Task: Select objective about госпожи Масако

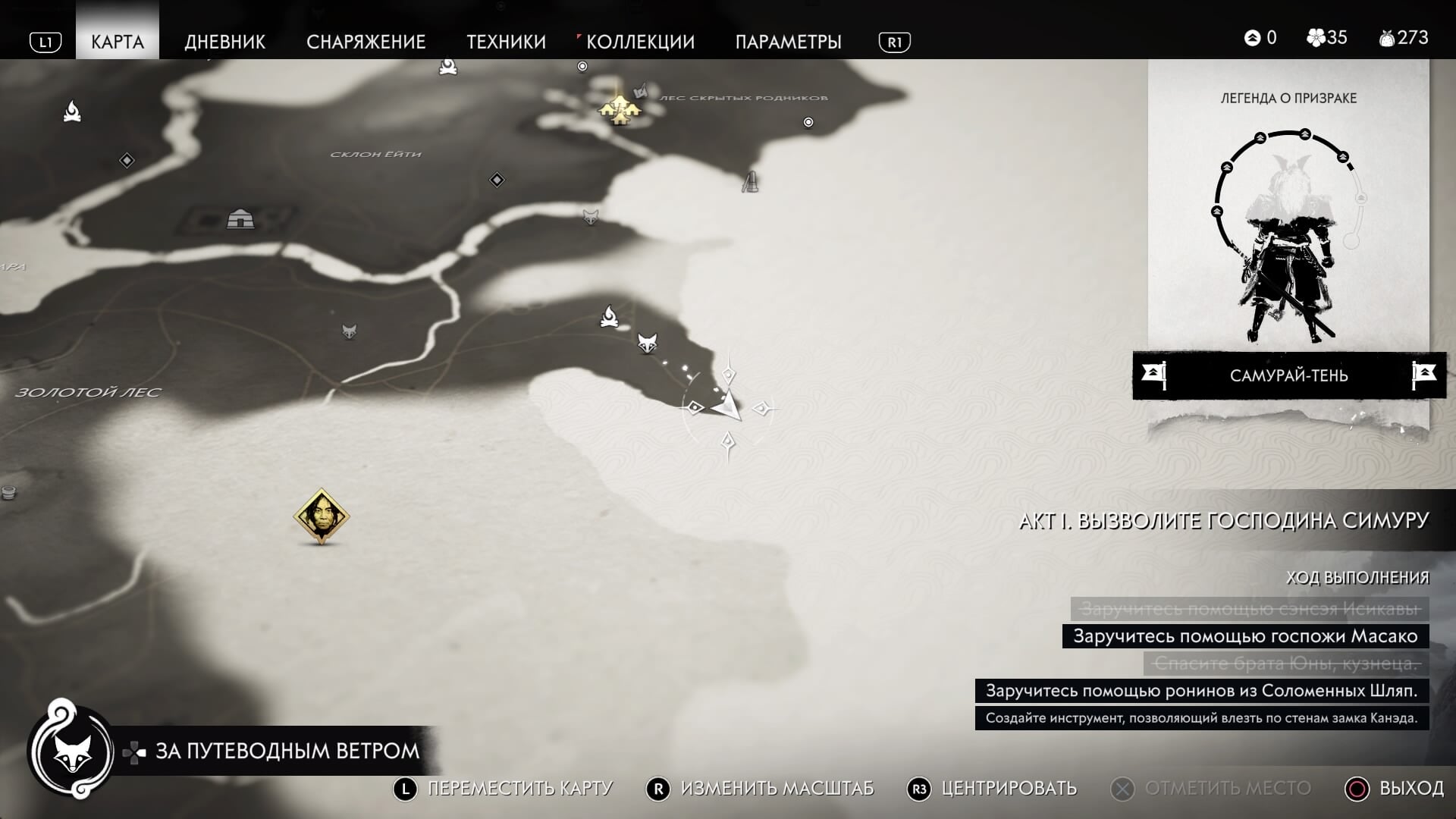Action: (x=1245, y=636)
